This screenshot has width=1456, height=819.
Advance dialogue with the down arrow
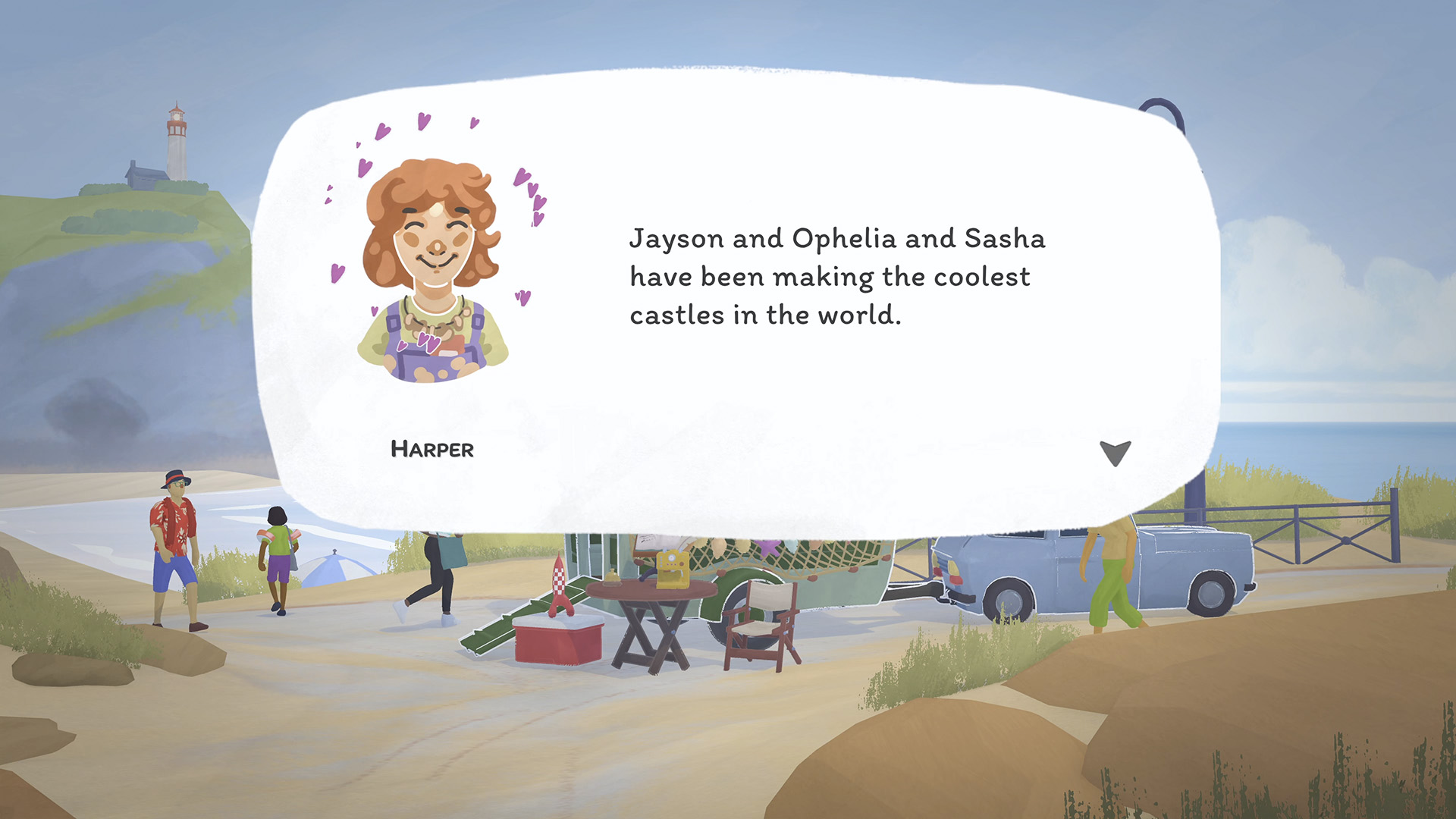pyautogui.click(x=1115, y=452)
